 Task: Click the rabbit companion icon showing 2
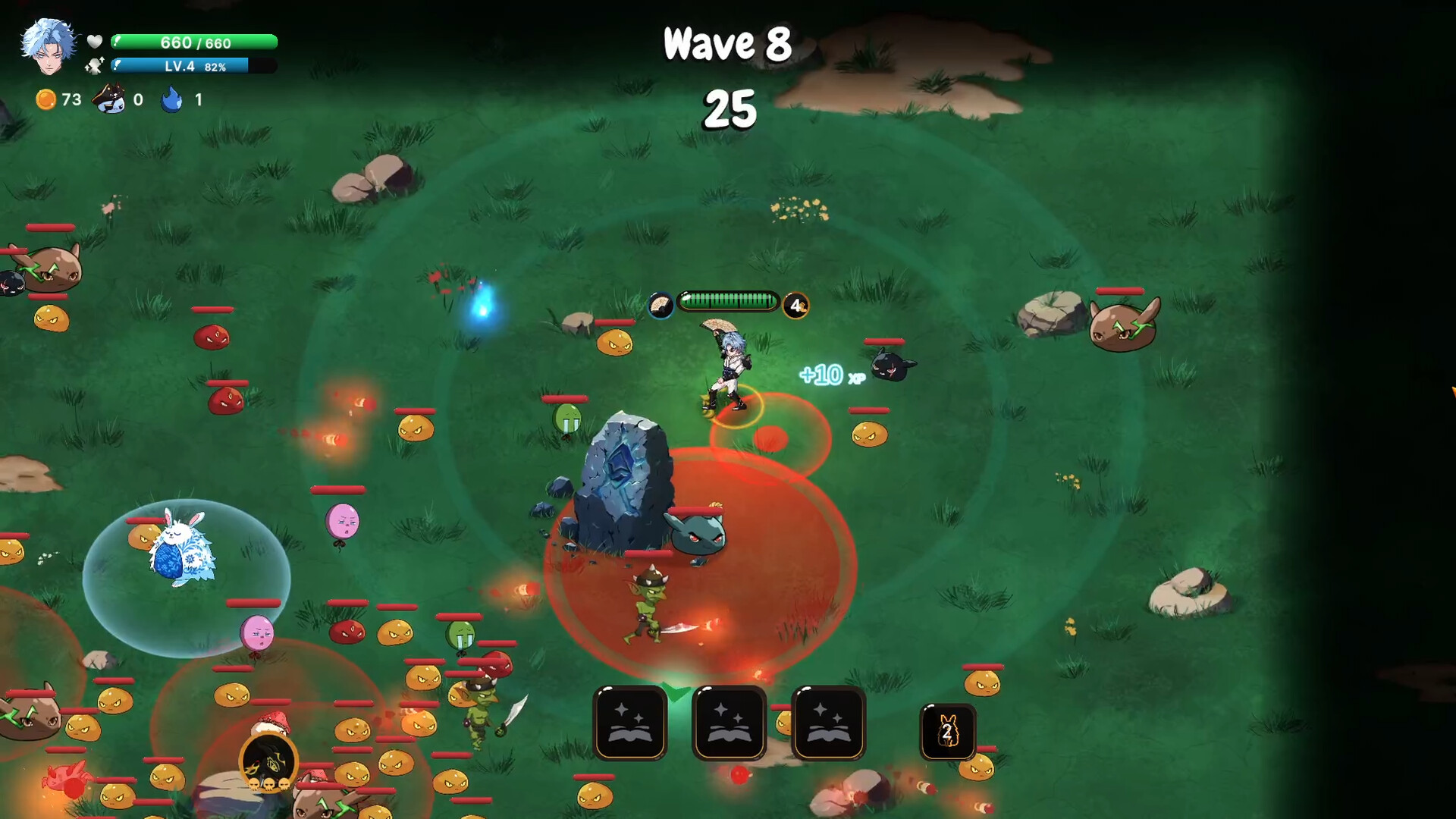946,730
